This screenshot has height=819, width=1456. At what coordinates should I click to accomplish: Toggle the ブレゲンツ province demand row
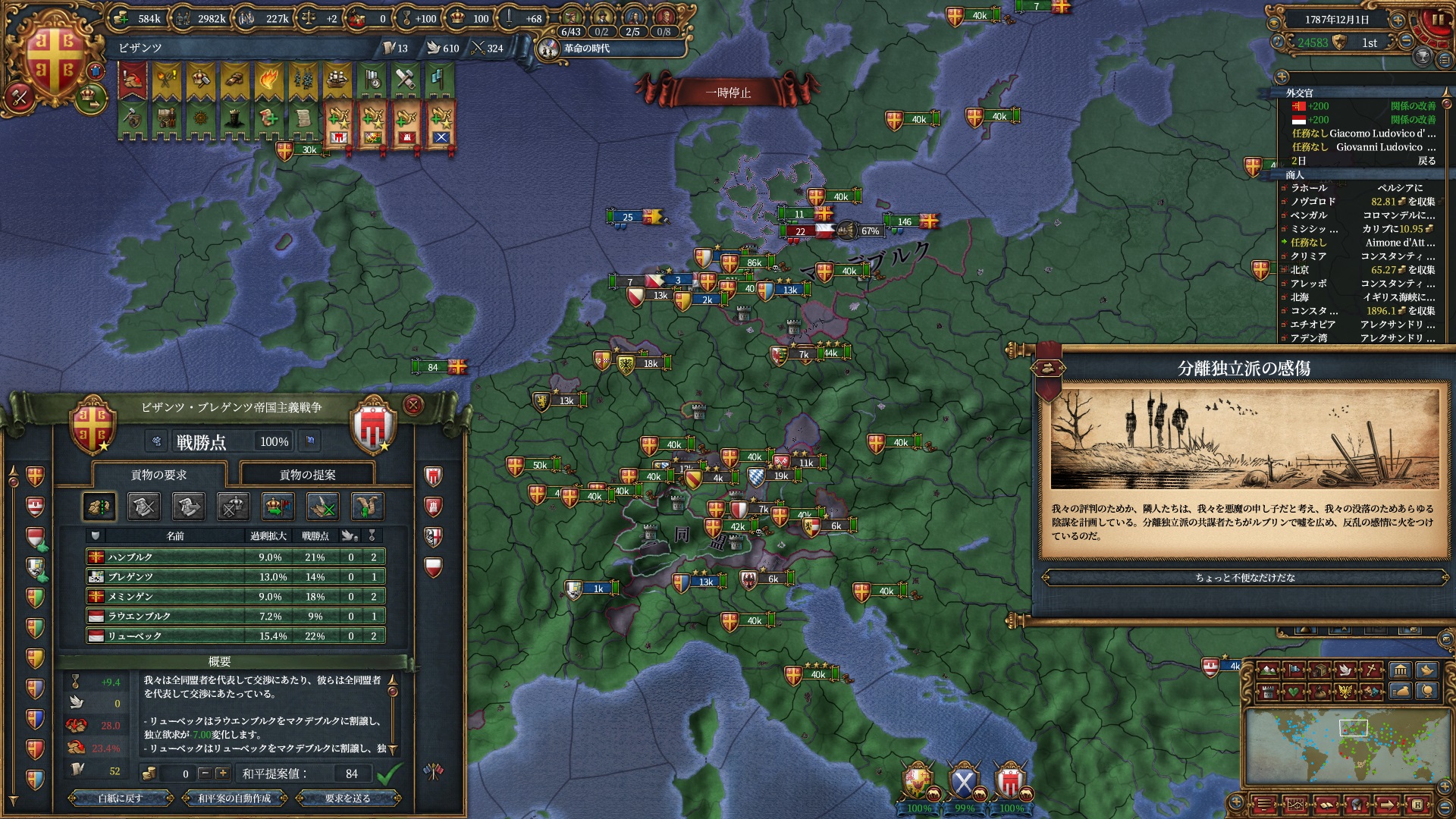click(x=235, y=577)
